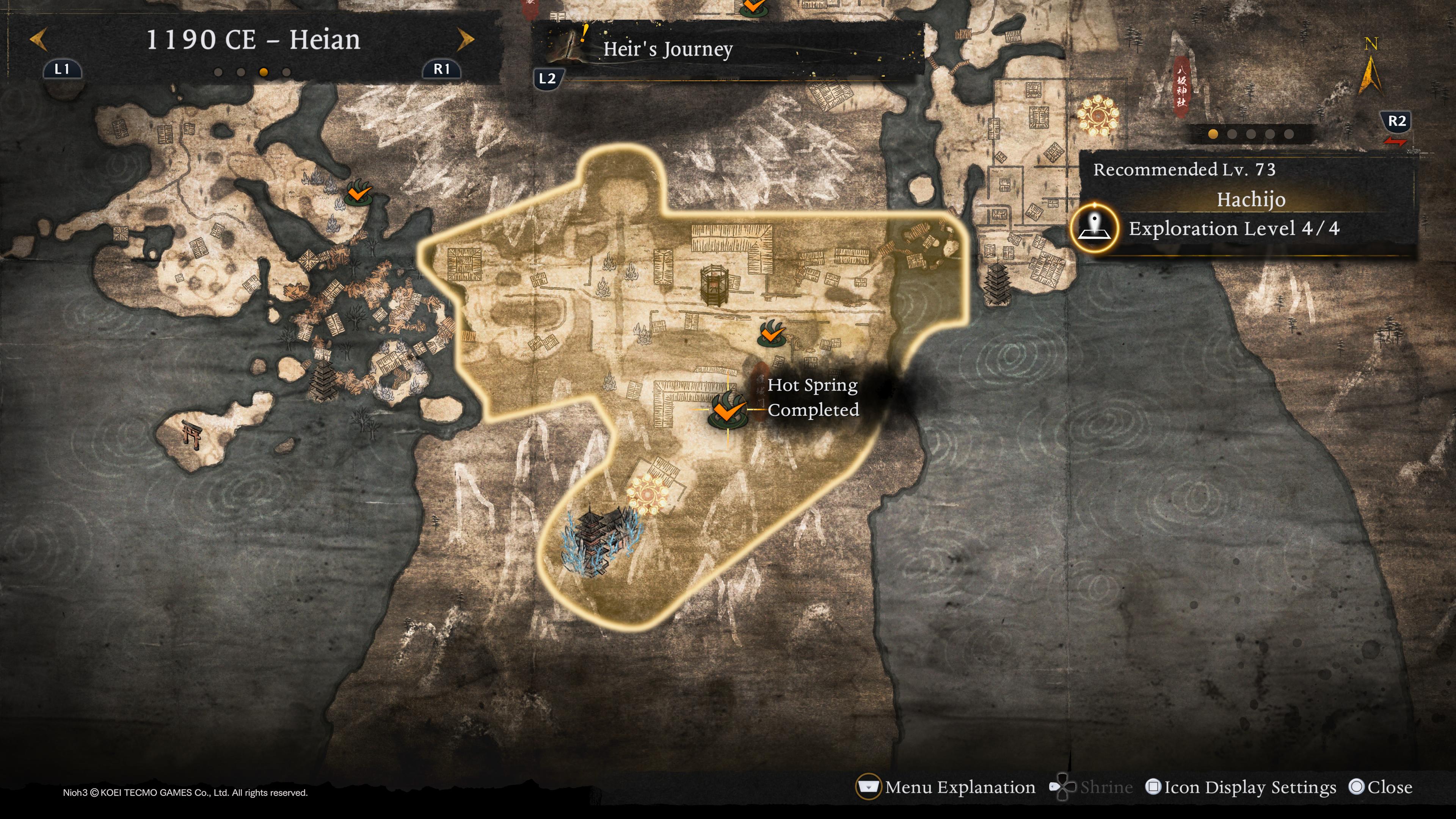This screenshot has width=1456, height=819.
Task: Advance to the next era with the right arrow
Action: click(465, 39)
